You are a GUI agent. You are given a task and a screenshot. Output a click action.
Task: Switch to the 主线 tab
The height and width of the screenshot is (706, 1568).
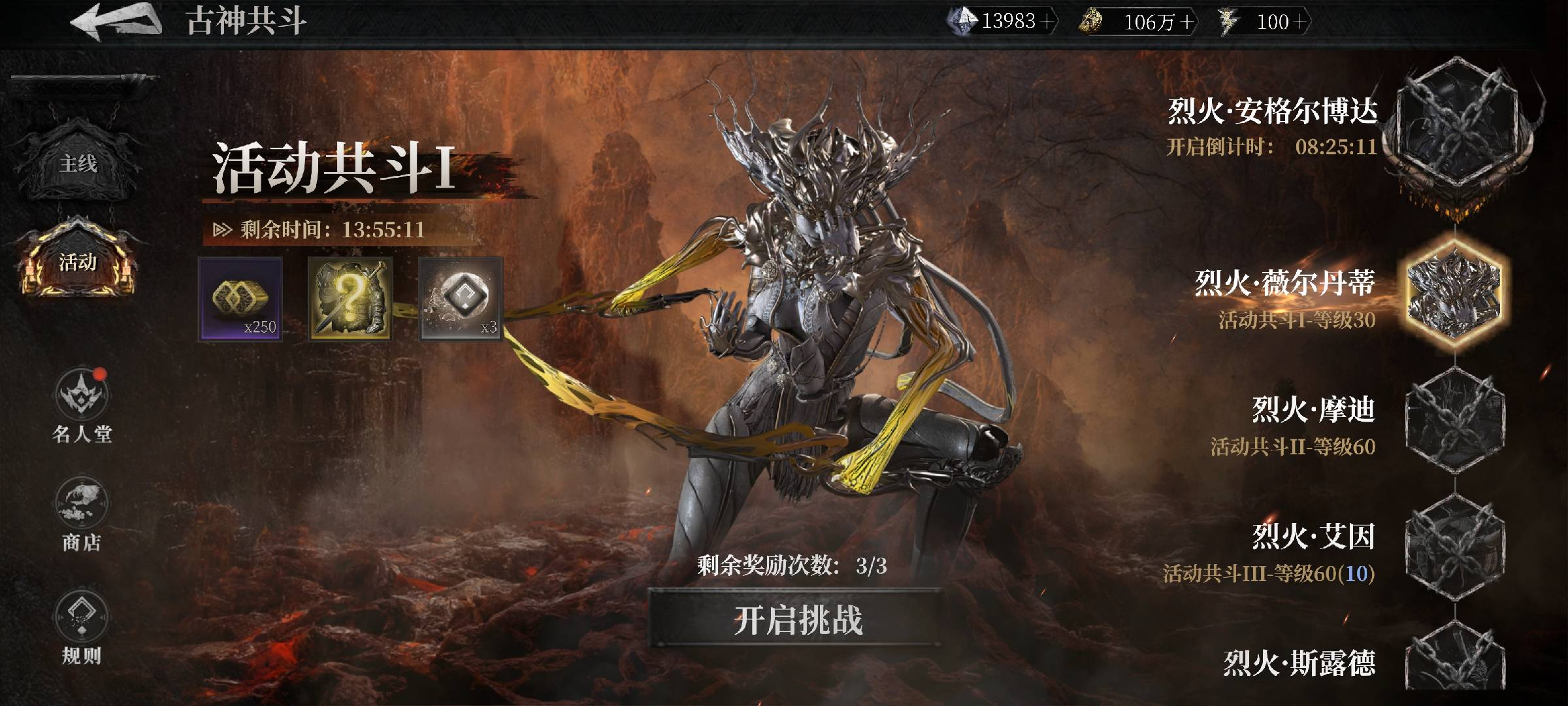[78, 163]
